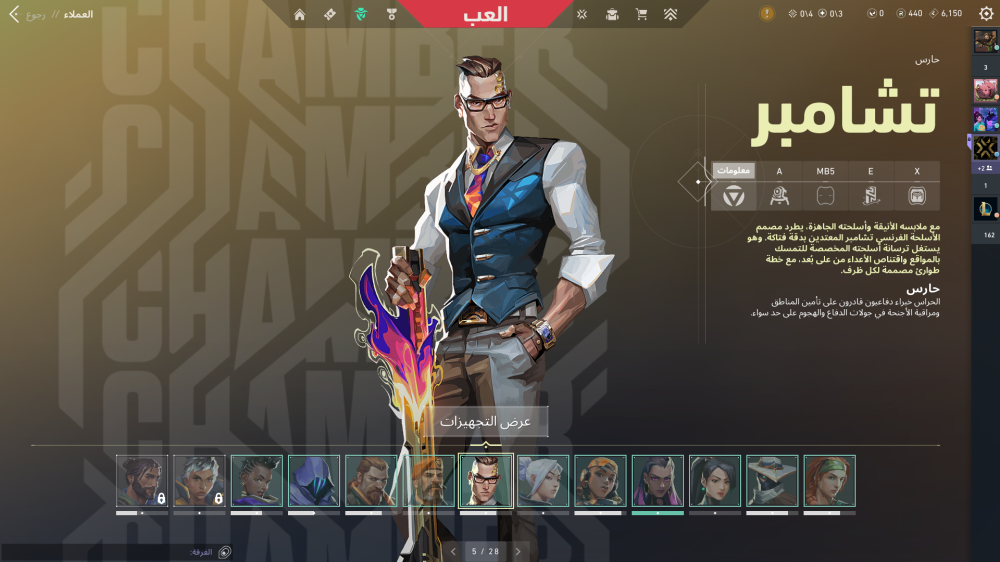Image resolution: width=1000 pixels, height=562 pixels.
Task: Select the purple-haired Reyna agent portrait
Action: 658,481
